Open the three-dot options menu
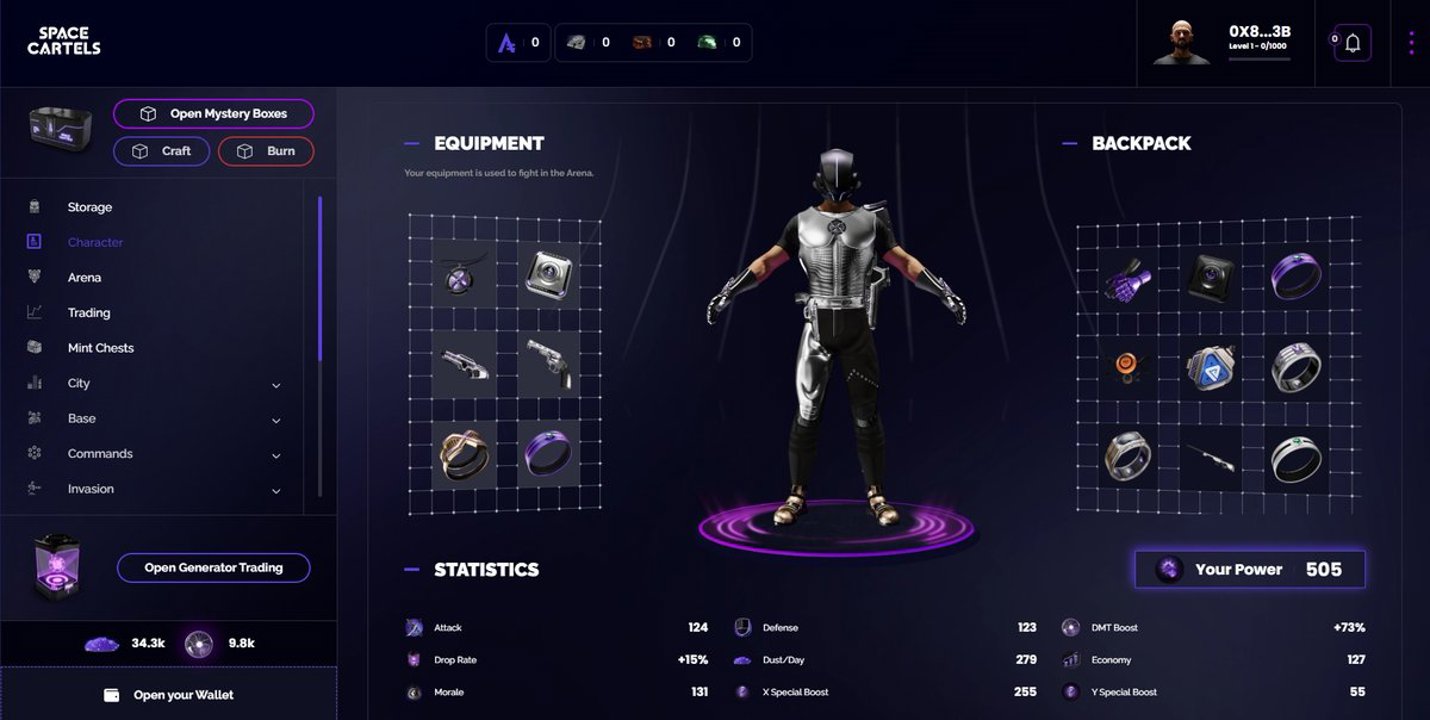The width and height of the screenshot is (1430, 720). click(1411, 43)
